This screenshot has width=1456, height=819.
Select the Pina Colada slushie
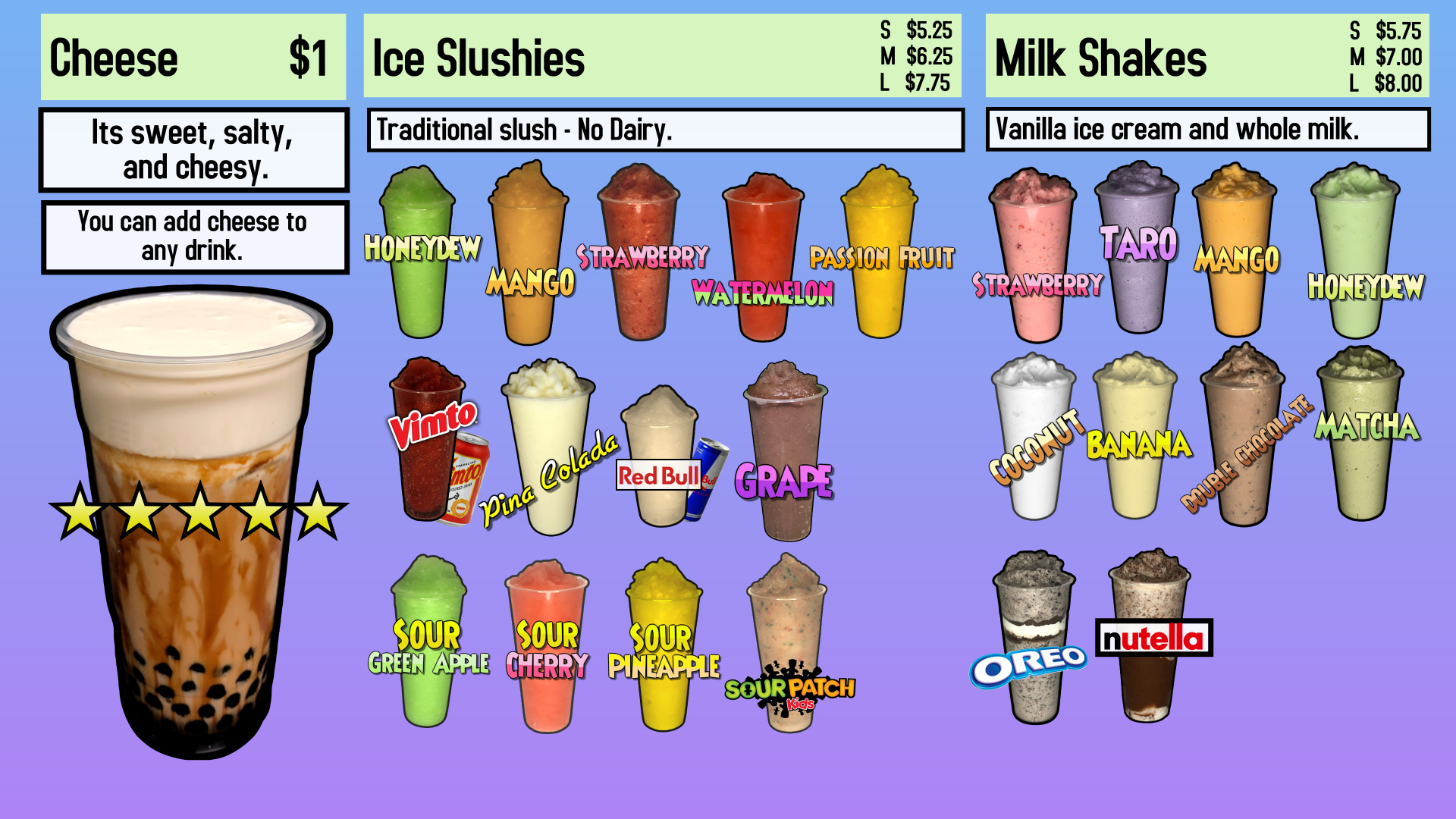click(549, 447)
